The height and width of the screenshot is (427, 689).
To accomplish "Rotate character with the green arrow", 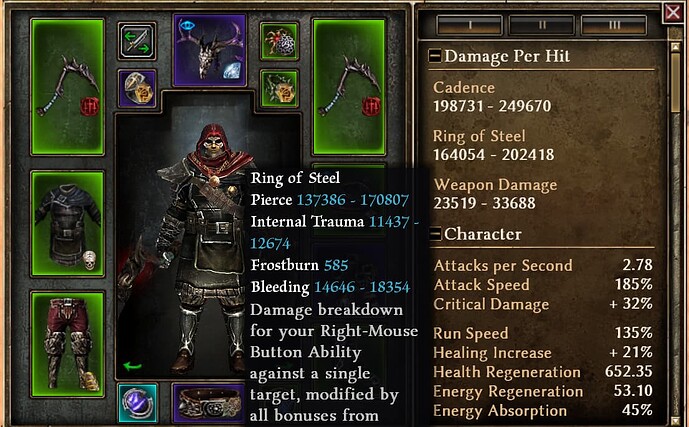I will pyautogui.click(x=129, y=364).
